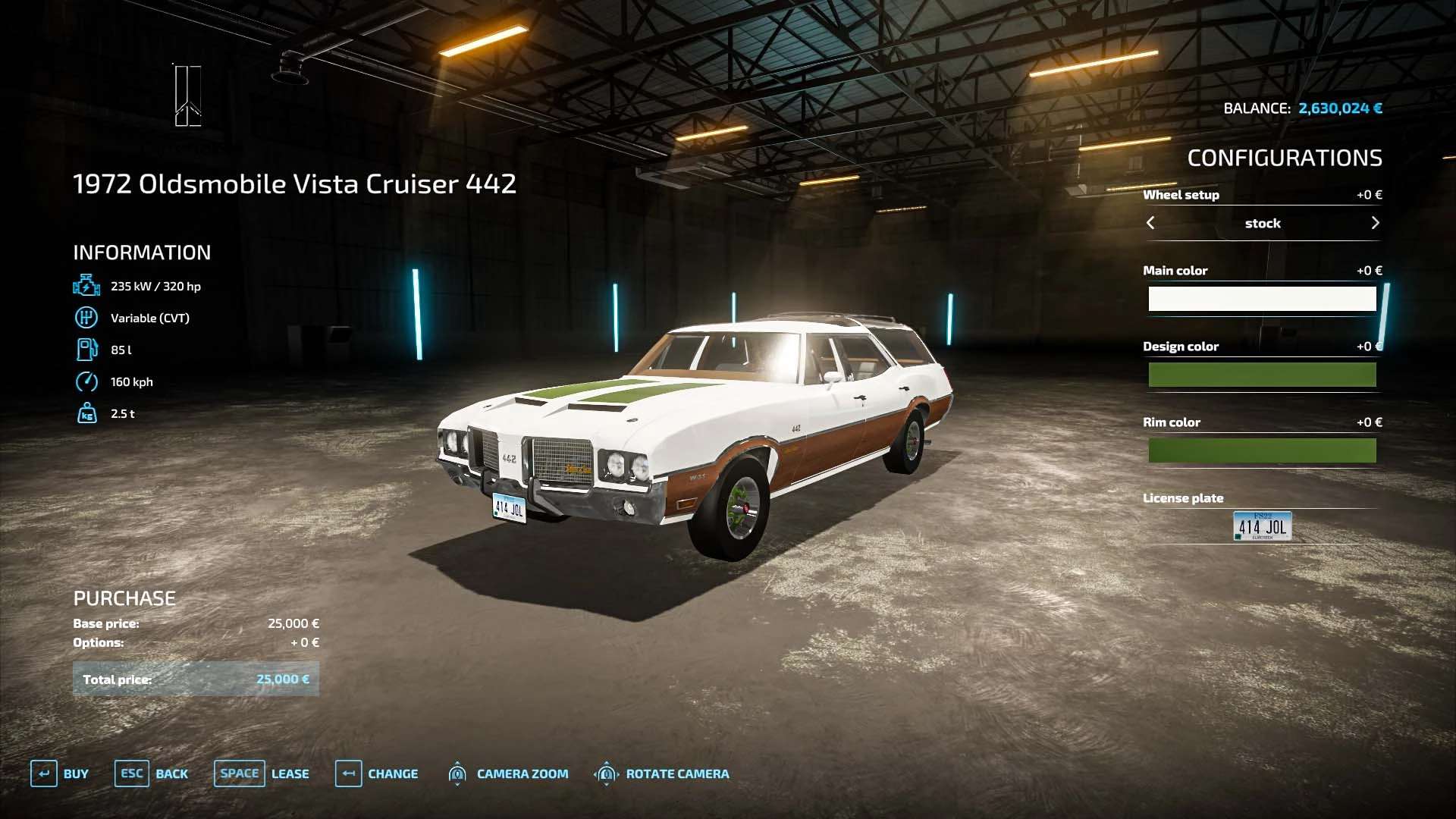Buy the Oldsmobile Vista Cruiser
This screenshot has height=819, width=1456.
click(60, 773)
